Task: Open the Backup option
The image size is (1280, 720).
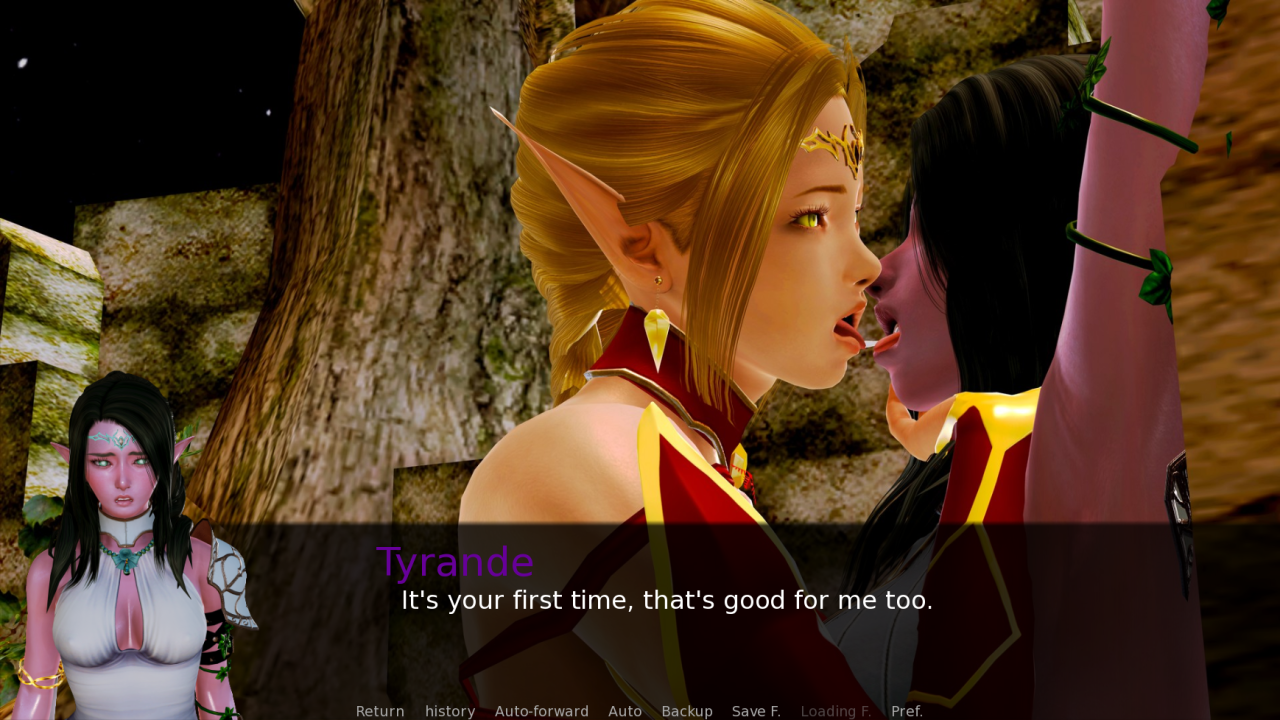Action: point(687,711)
